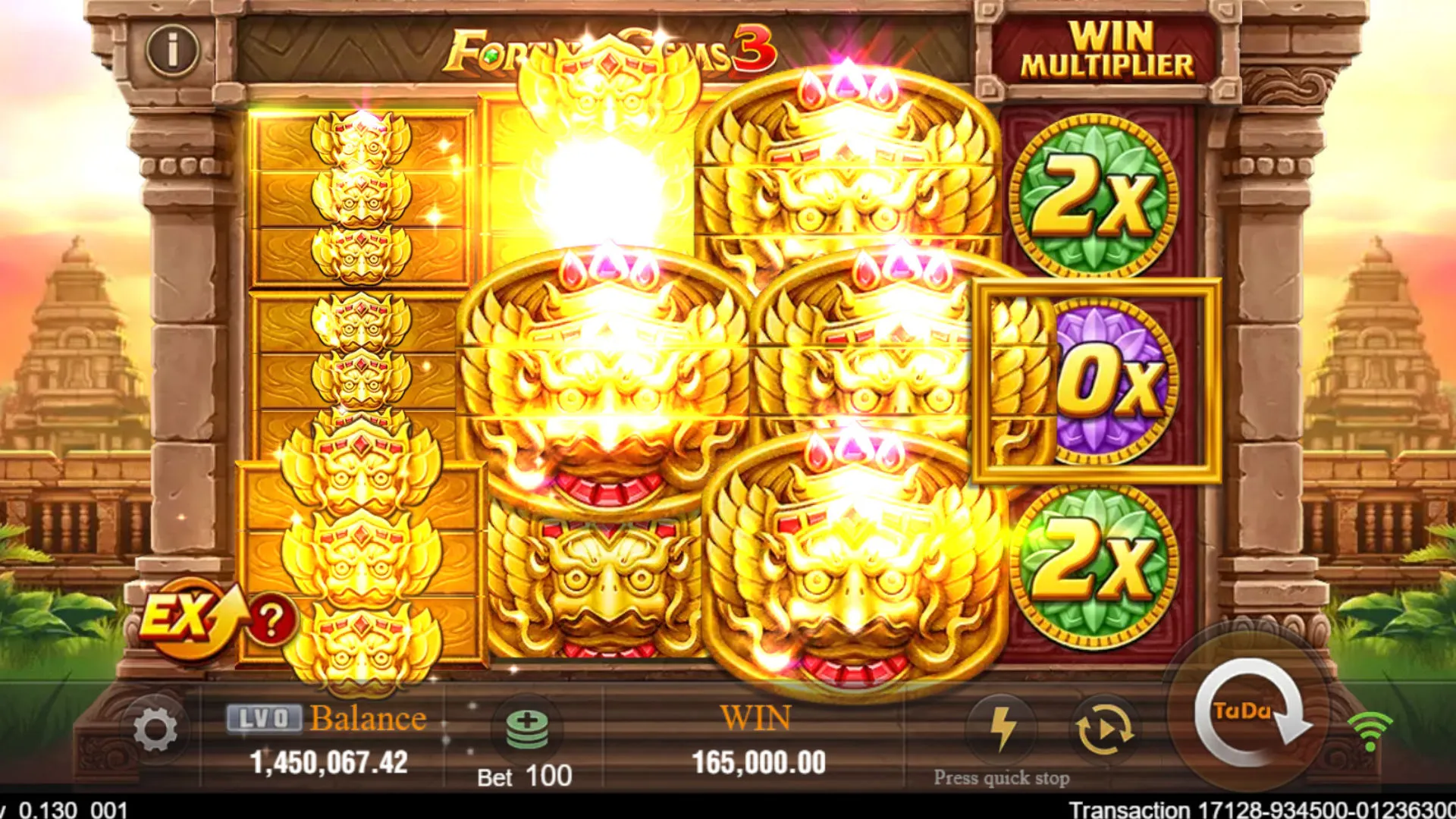Toggle the lightning bolt quick spin

pos(1003,728)
